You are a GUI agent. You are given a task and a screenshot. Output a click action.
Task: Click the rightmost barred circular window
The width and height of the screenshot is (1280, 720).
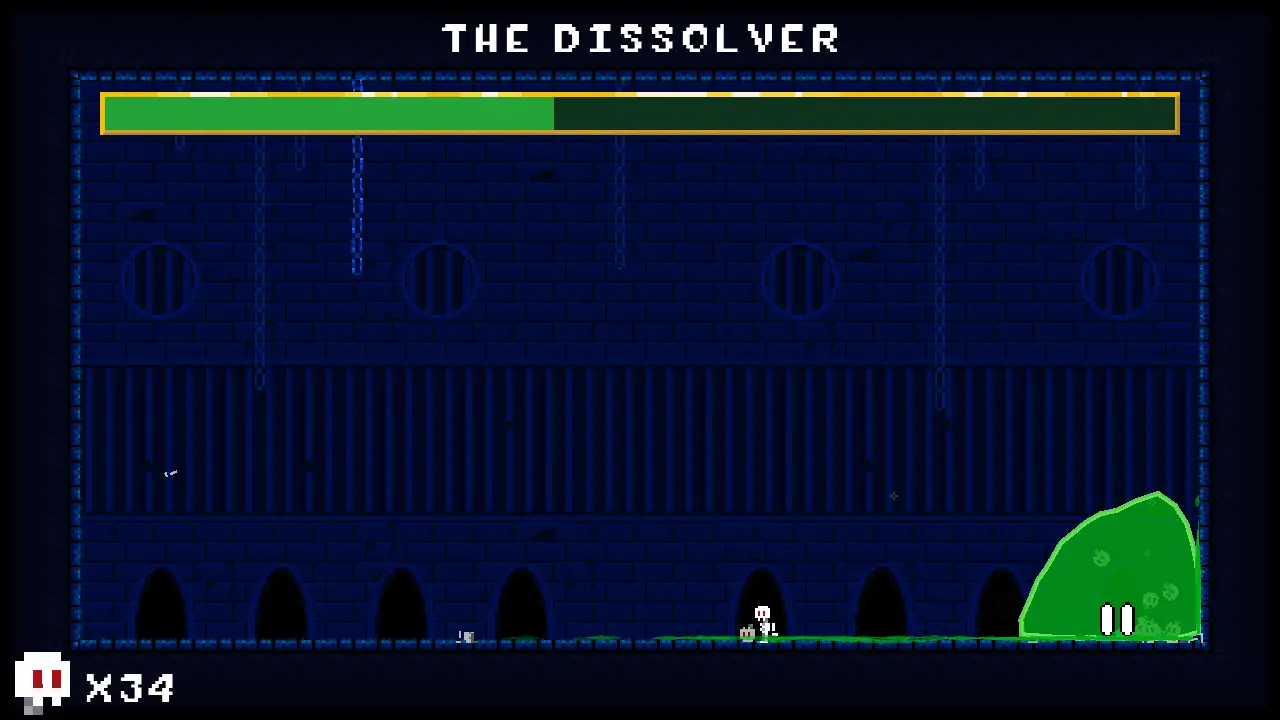pyautogui.click(x=1118, y=280)
